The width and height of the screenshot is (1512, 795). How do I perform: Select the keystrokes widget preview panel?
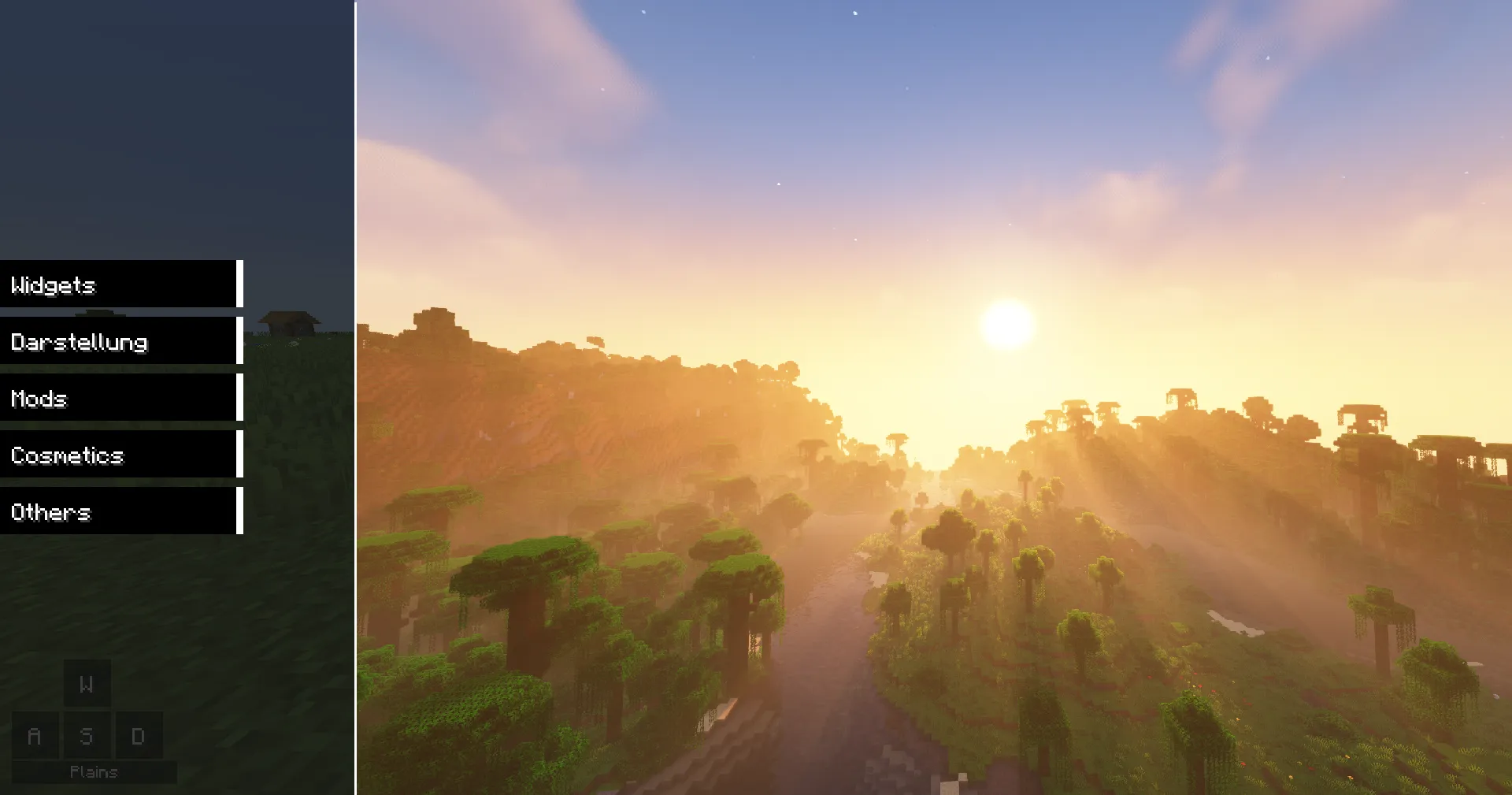click(x=87, y=709)
